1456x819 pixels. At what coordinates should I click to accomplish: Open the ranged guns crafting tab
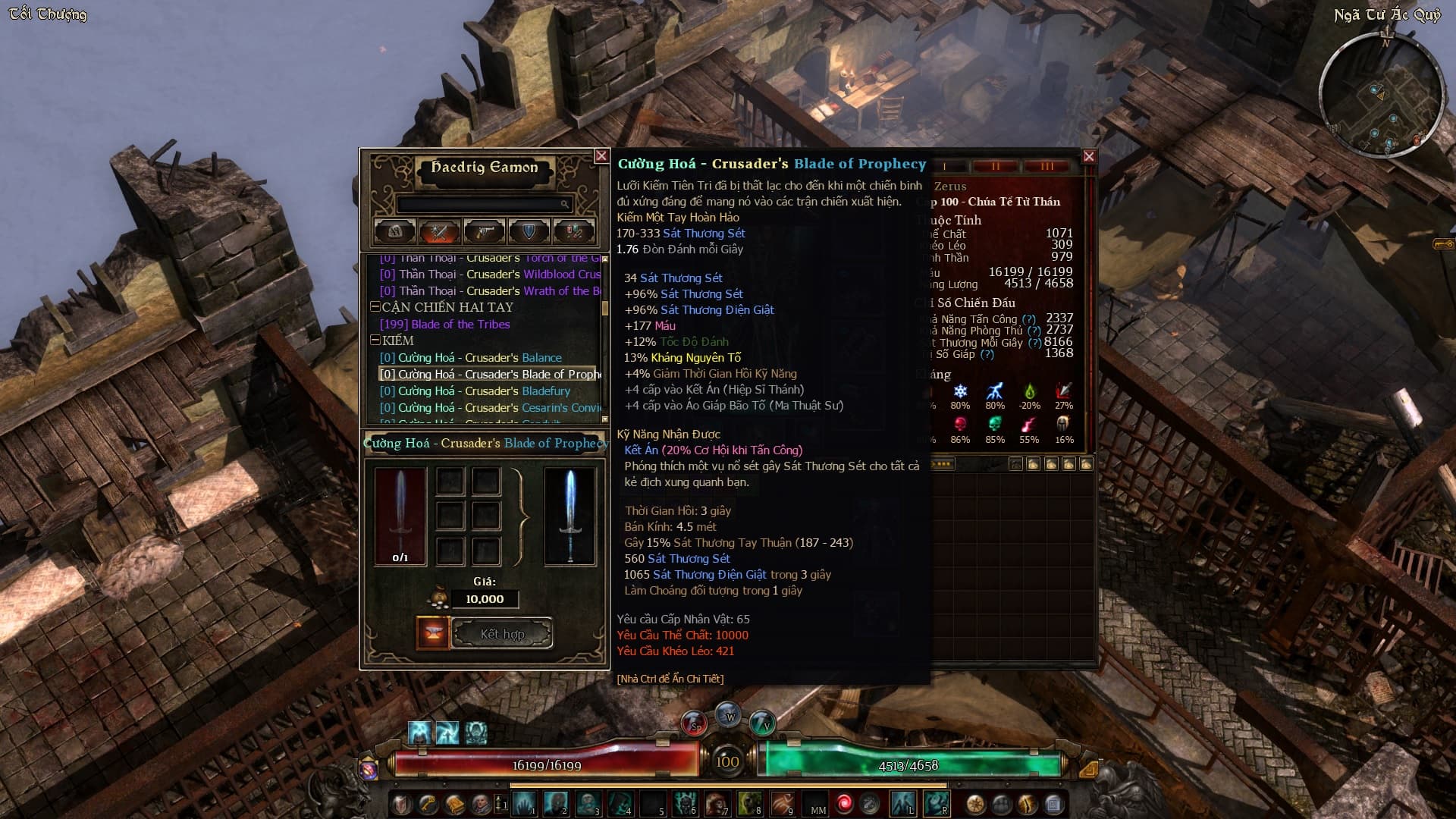point(484,231)
